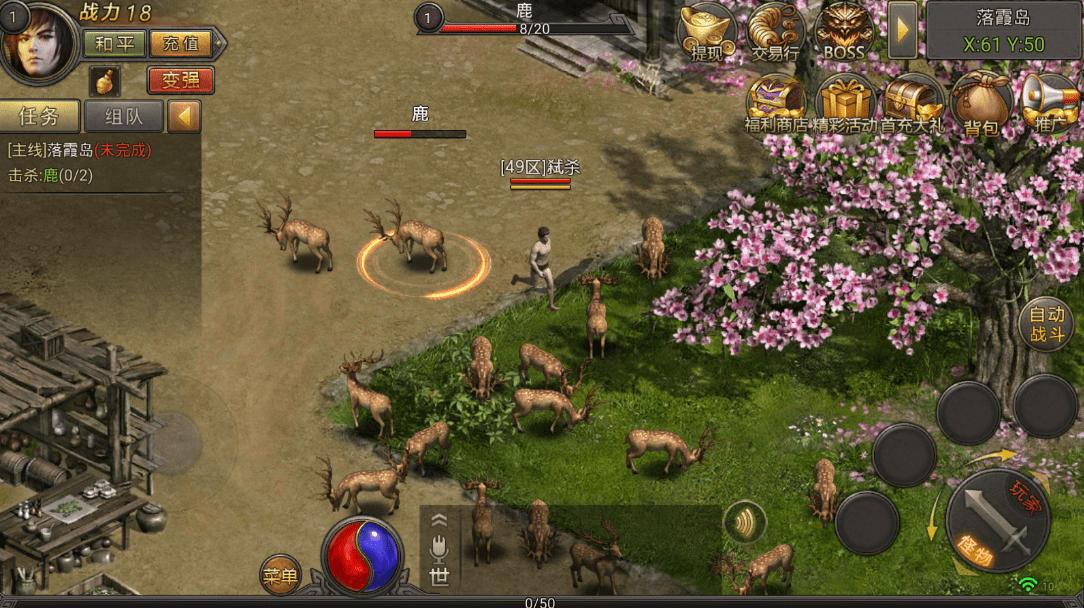Open the BOSS menu icon

(844, 33)
